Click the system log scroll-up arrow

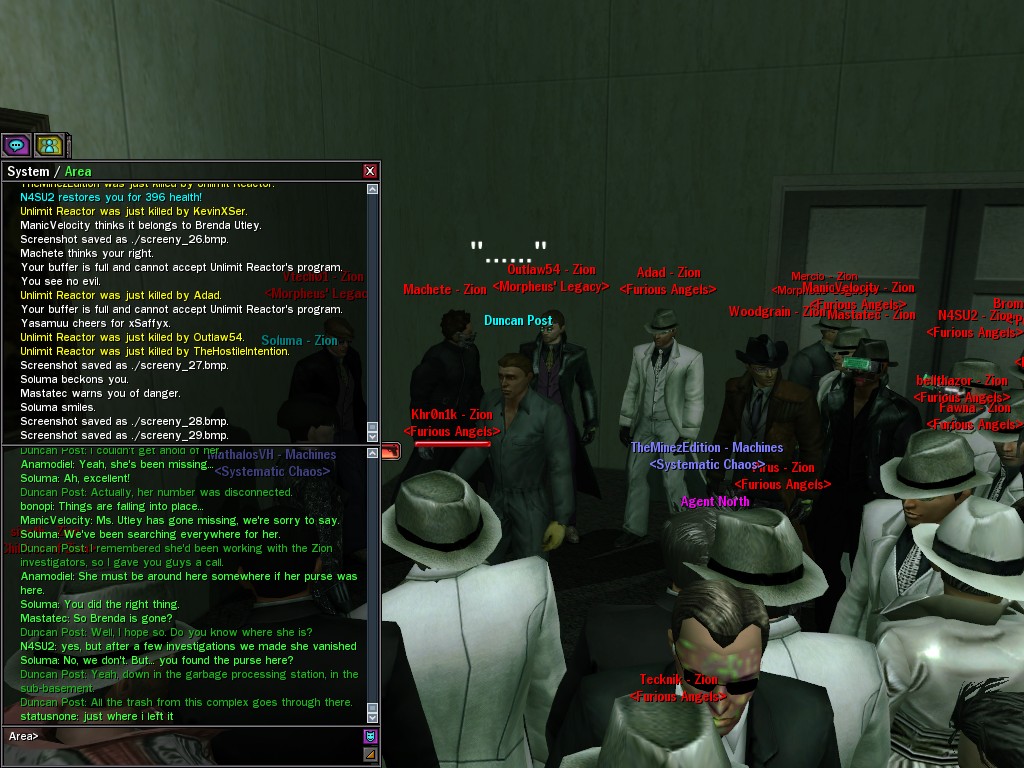tap(373, 189)
